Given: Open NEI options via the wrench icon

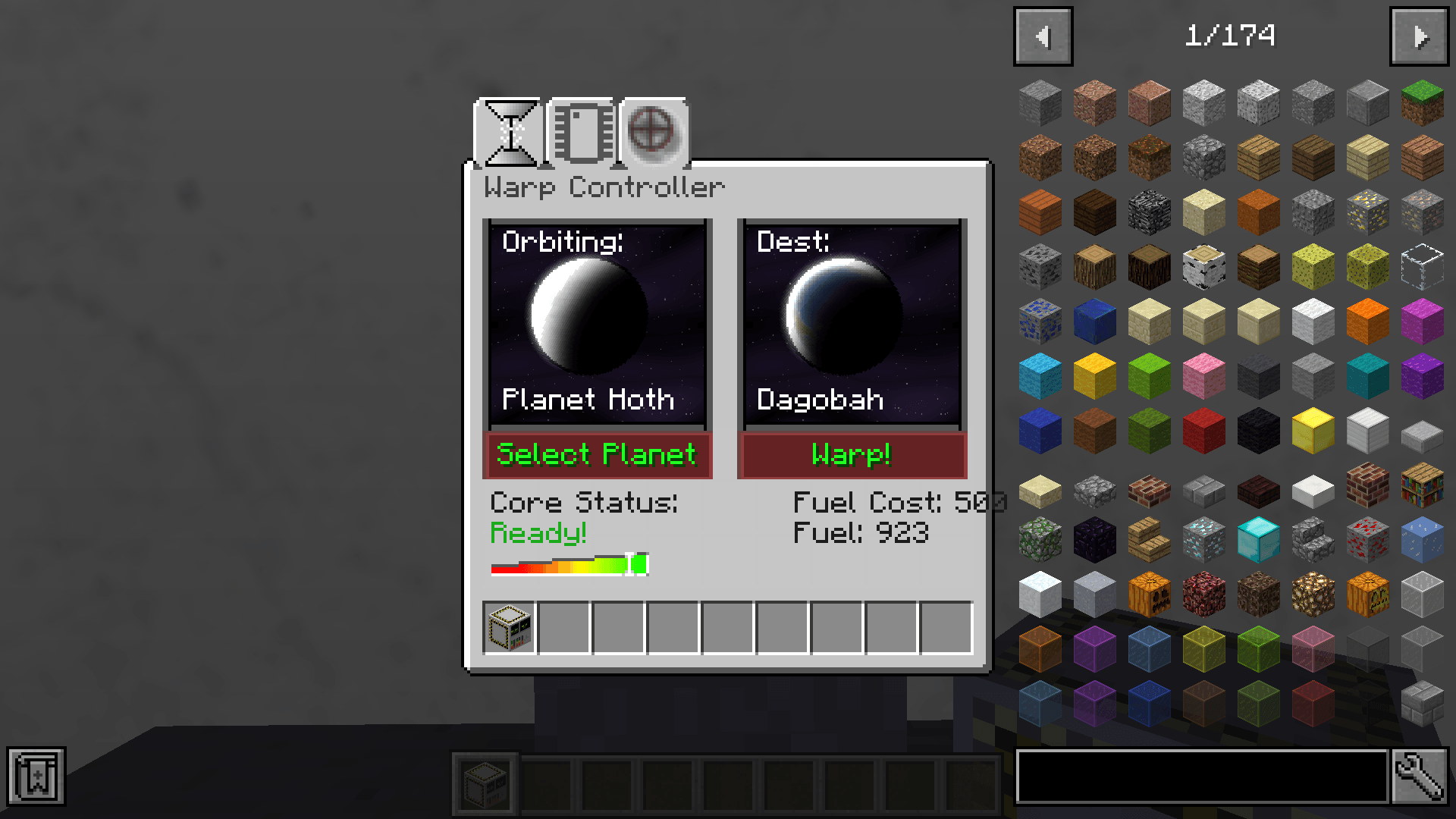Looking at the screenshot, I should coord(1420,777).
